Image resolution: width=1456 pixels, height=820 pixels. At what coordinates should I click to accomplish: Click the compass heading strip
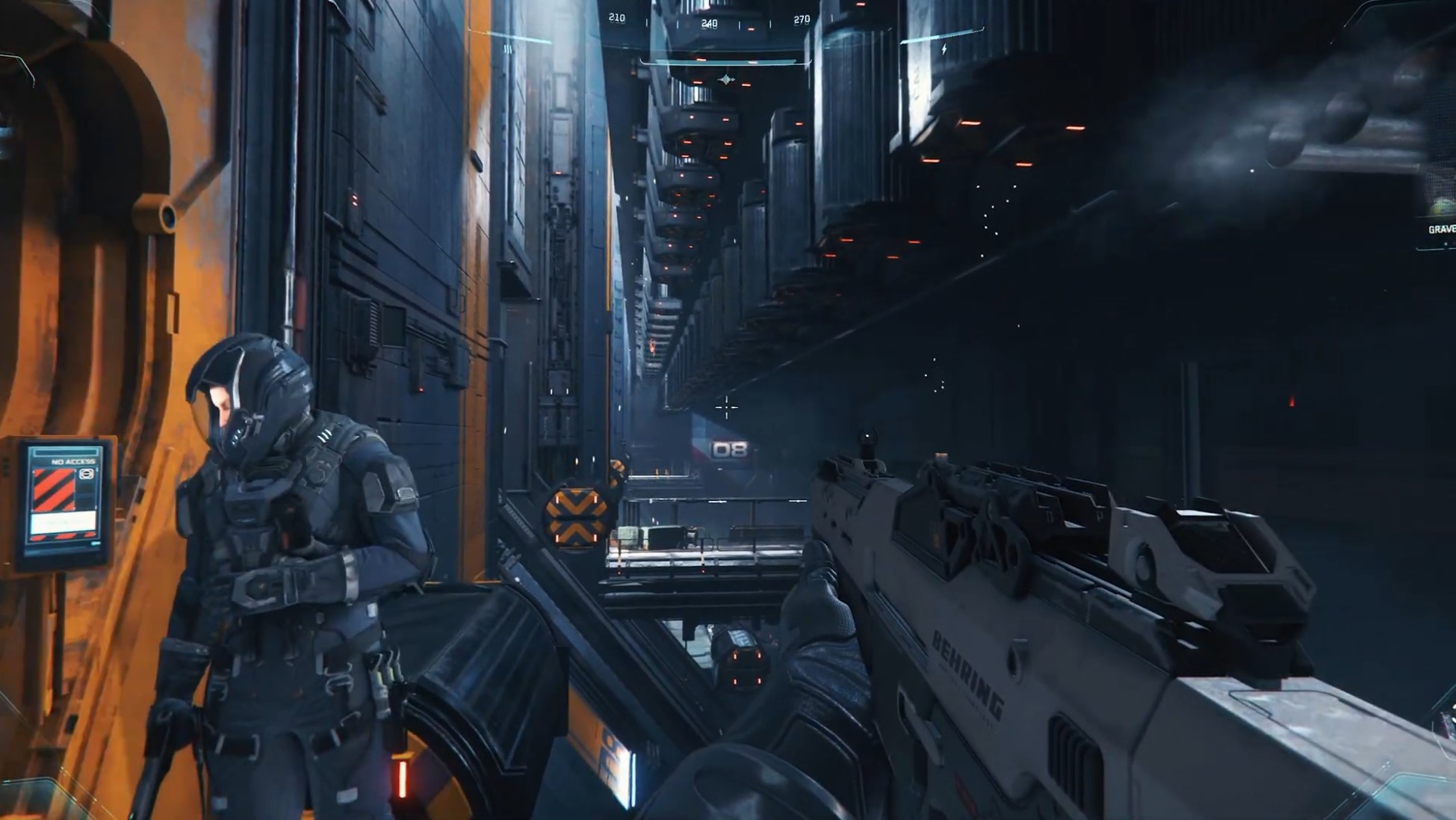click(709, 21)
